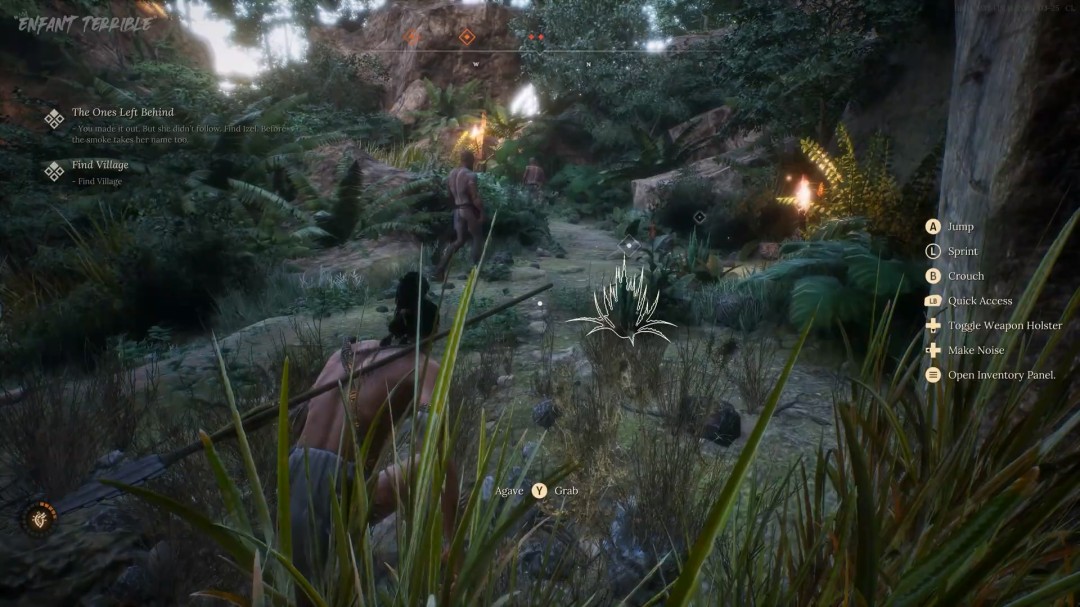
Task: Click the red twin-diamond compass marker
Action: click(536, 37)
